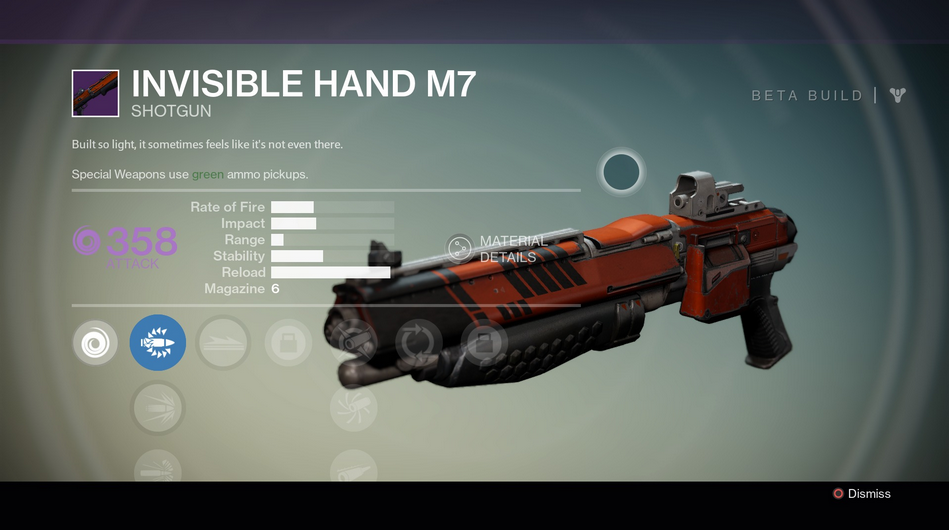This screenshot has height=530, width=949.
Task: Click the dark circular node above the shotgun
Action: coord(621,172)
